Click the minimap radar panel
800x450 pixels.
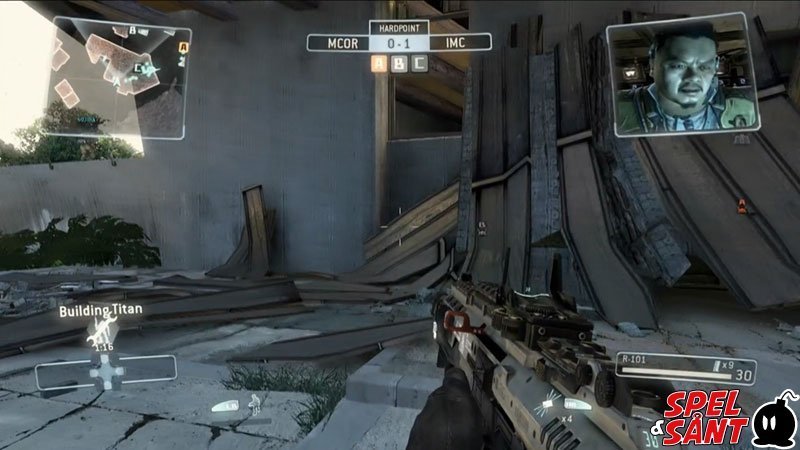118,77
